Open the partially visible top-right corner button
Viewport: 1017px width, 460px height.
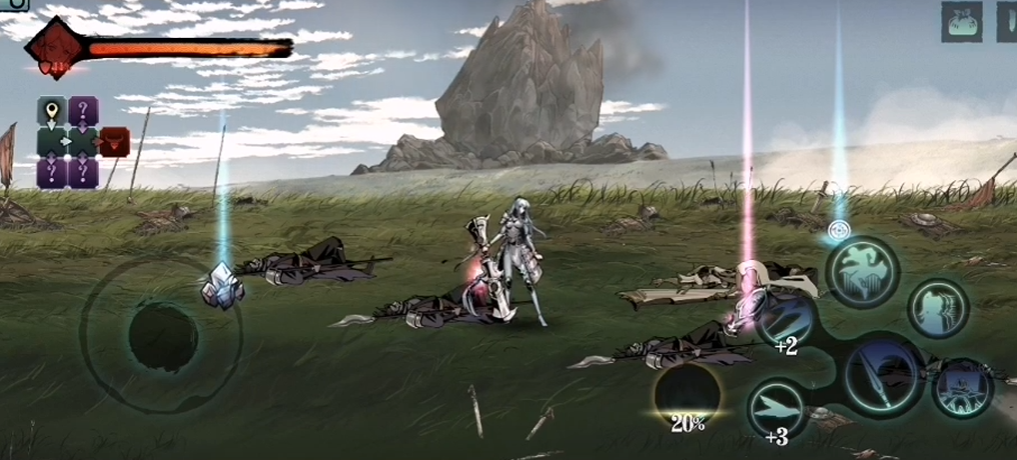[x=1006, y=21]
